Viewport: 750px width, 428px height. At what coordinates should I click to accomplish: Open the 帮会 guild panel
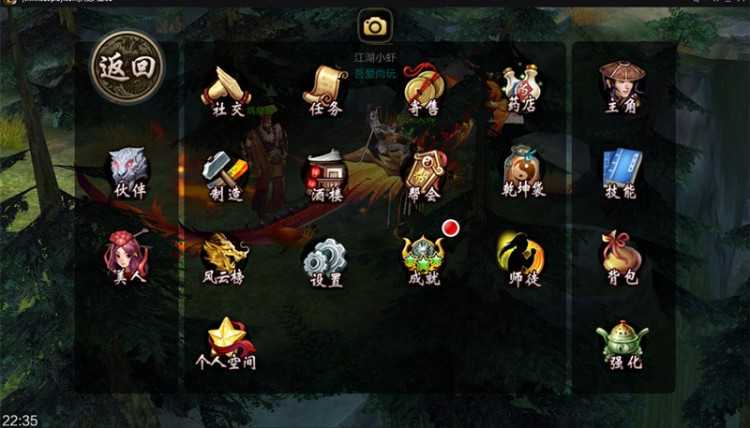coord(424,177)
